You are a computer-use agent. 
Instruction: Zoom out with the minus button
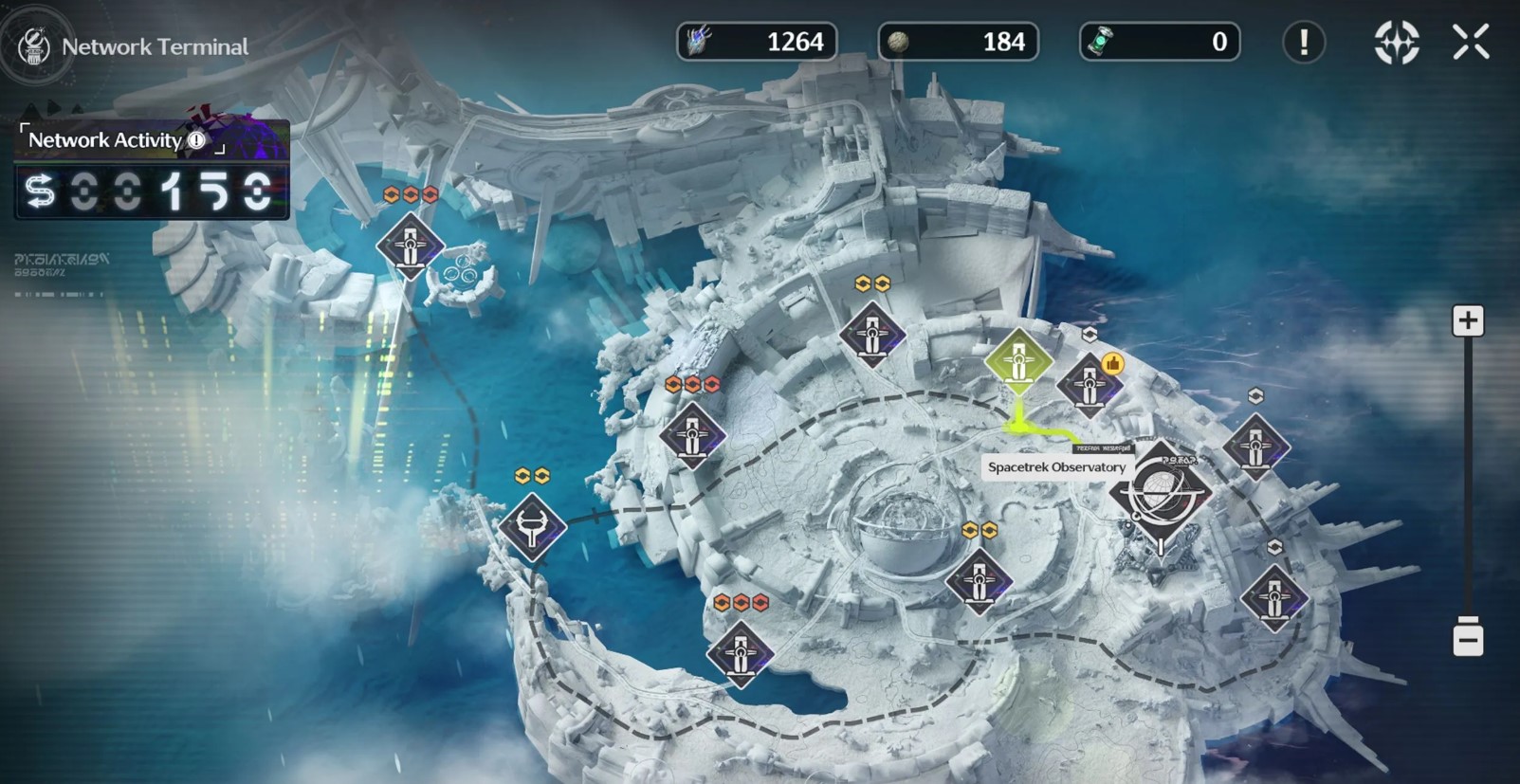coord(1468,637)
